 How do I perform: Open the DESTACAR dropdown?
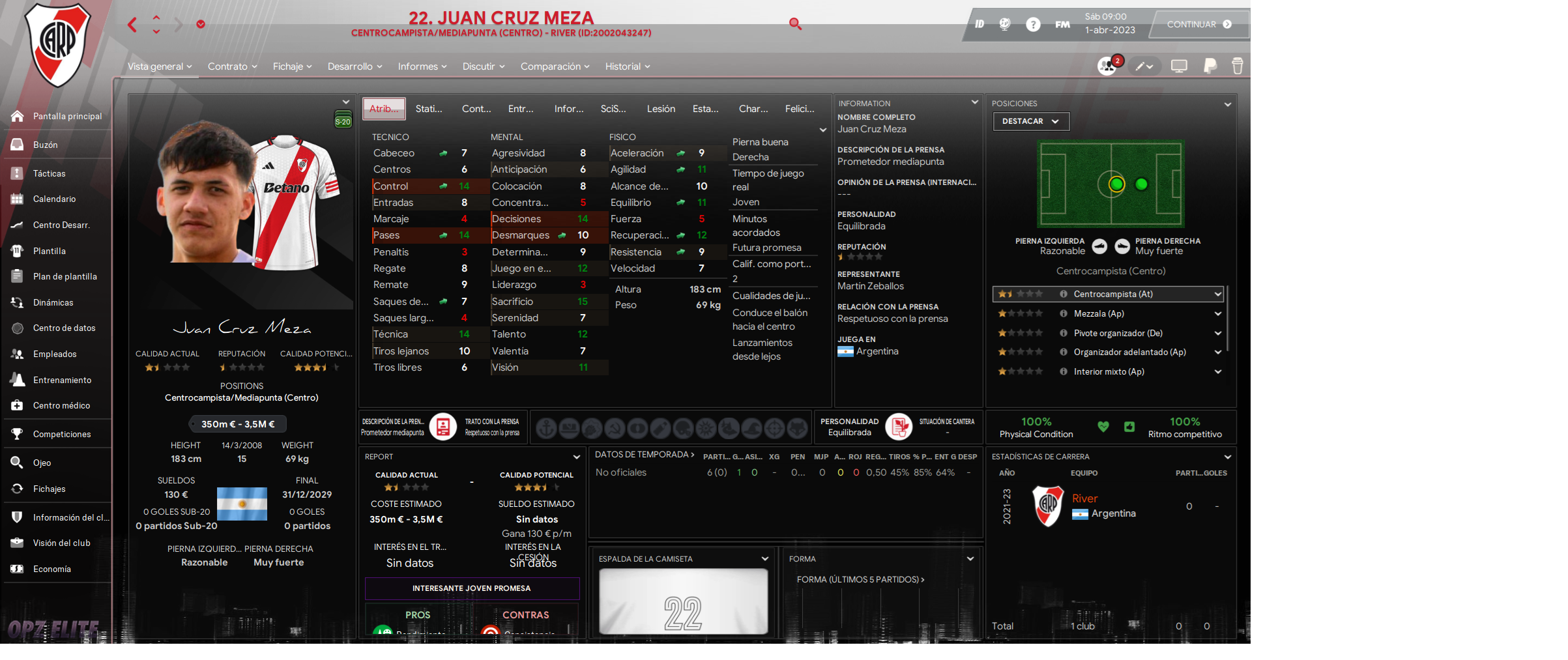pyautogui.click(x=1030, y=121)
